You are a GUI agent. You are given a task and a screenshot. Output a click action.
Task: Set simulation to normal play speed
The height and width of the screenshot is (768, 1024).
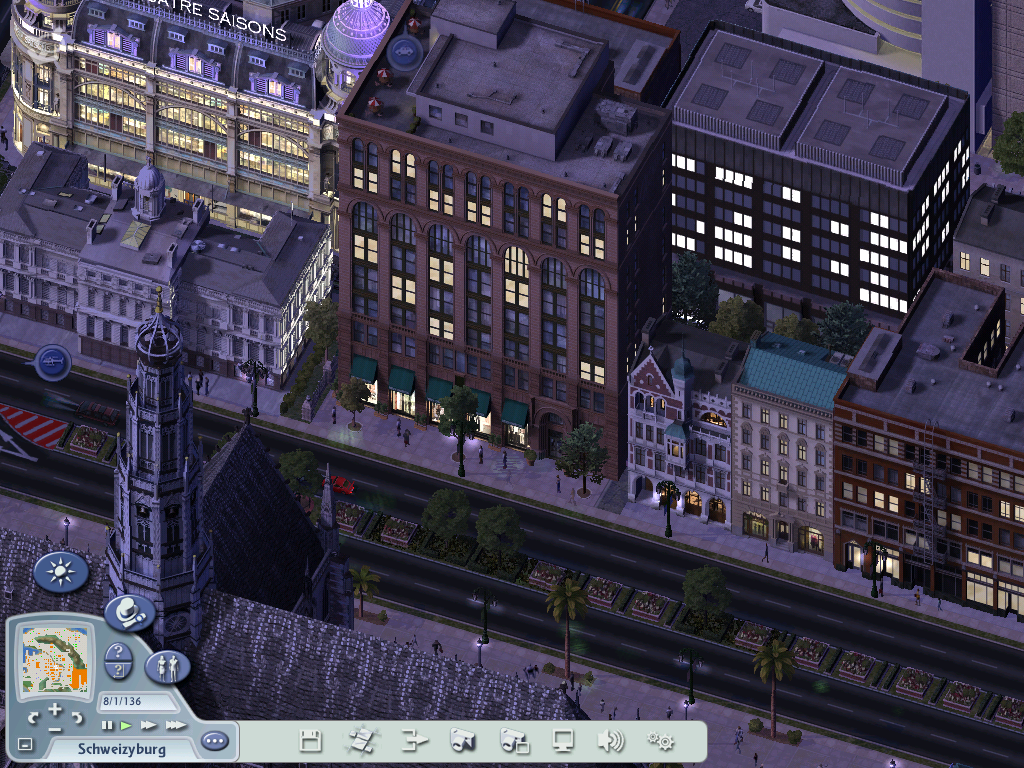(x=126, y=725)
